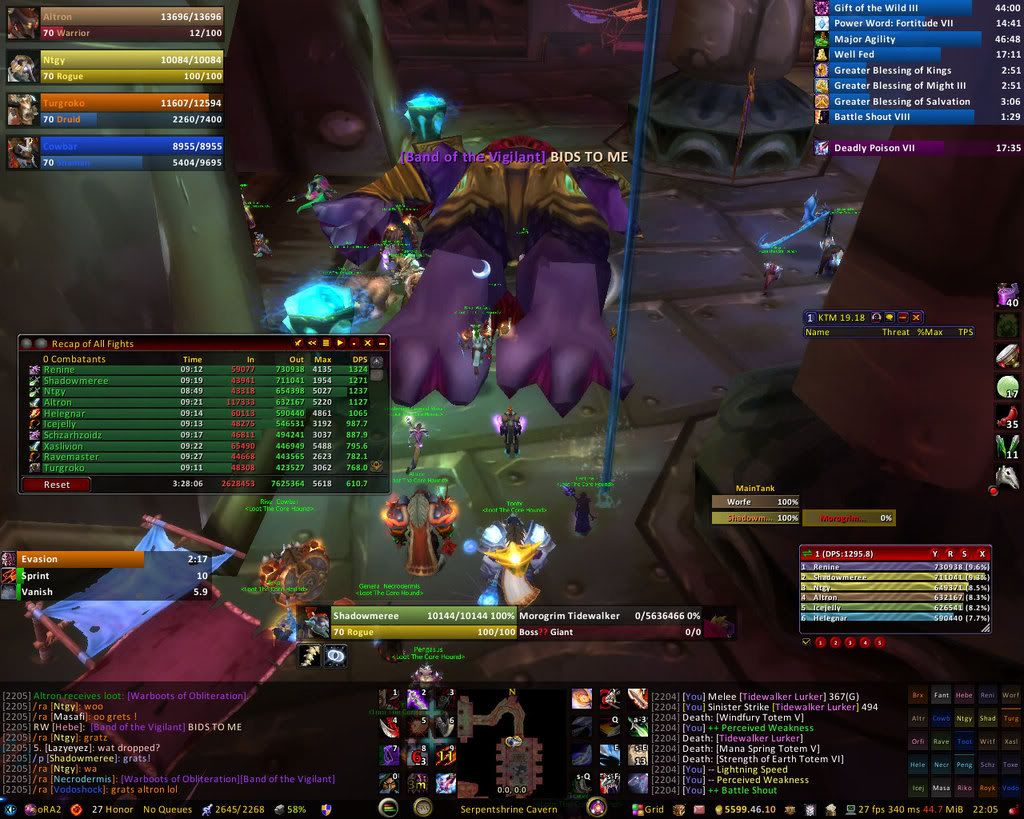1024x819 pixels.
Task: Open the Grid addon from the bottom bar
Action: click(x=648, y=808)
